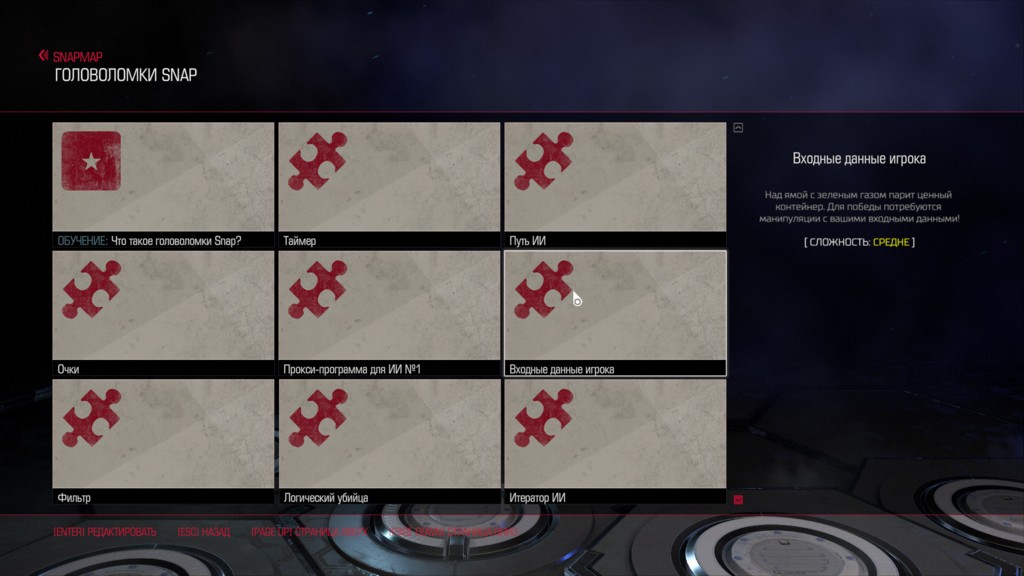Choose the Путь ИИ puzzle
The width and height of the screenshot is (1024, 576).
(615, 185)
